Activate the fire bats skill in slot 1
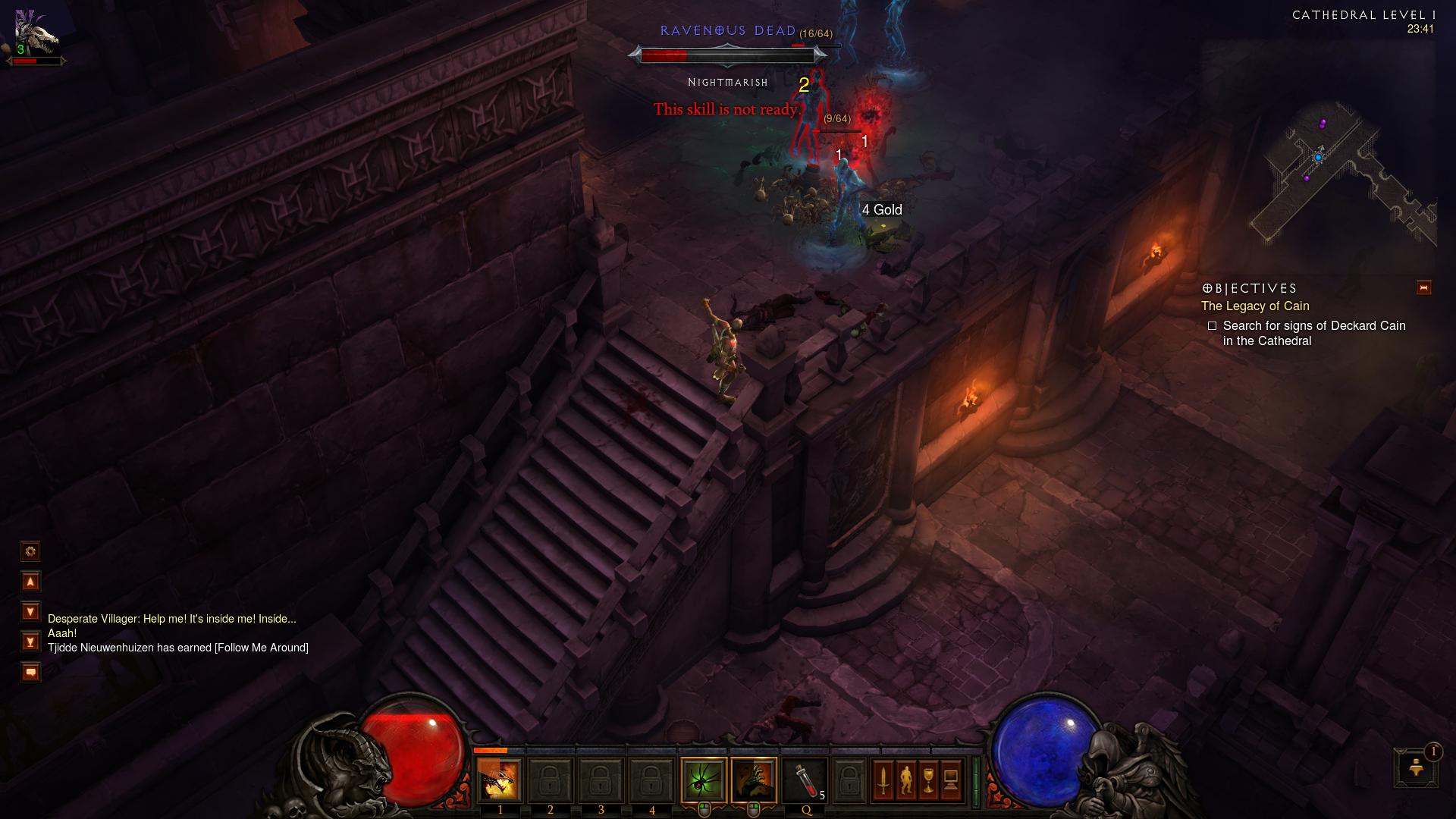This screenshot has height=819, width=1456. point(499,780)
